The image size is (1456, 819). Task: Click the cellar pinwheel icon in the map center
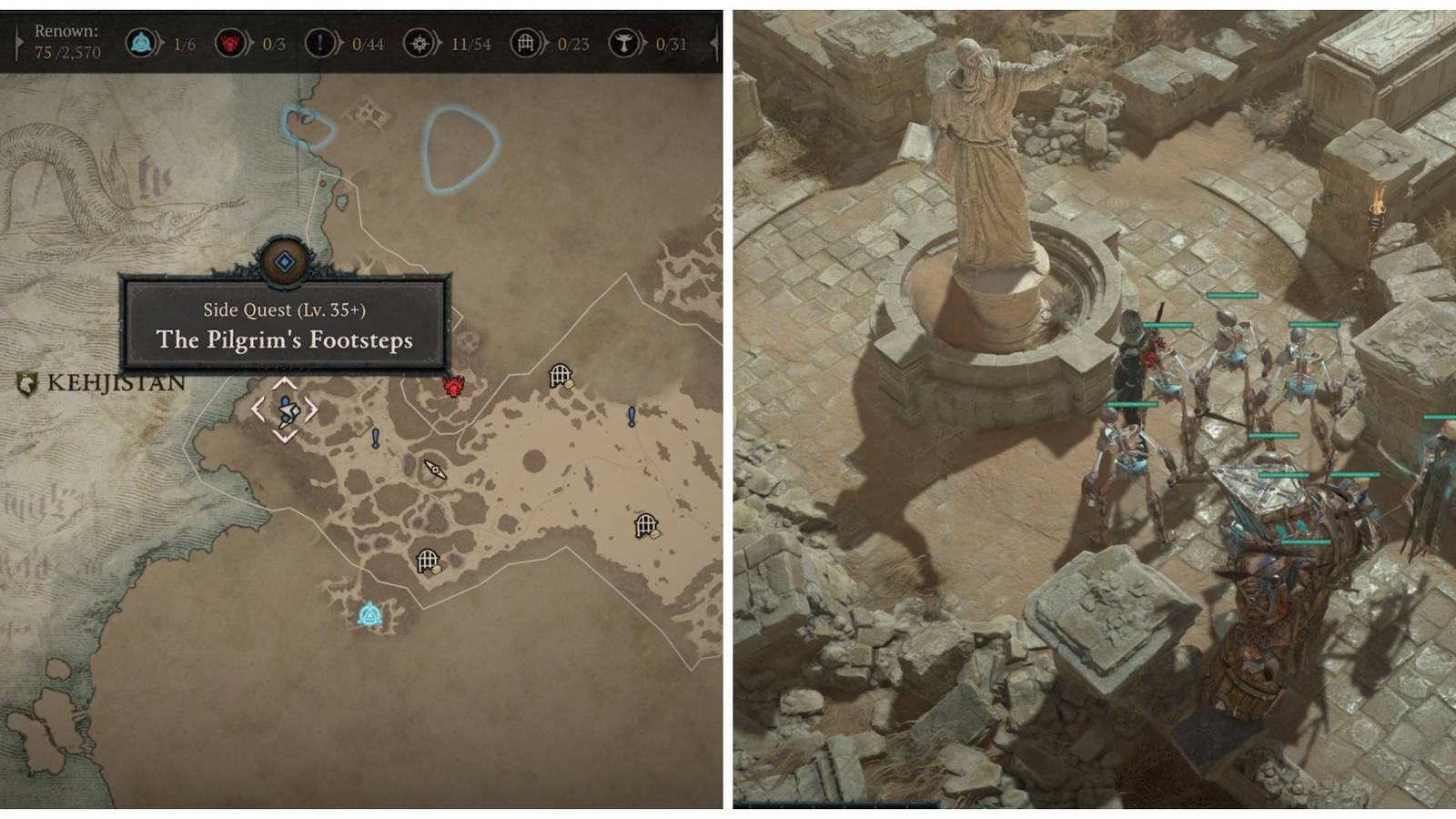(x=435, y=470)
